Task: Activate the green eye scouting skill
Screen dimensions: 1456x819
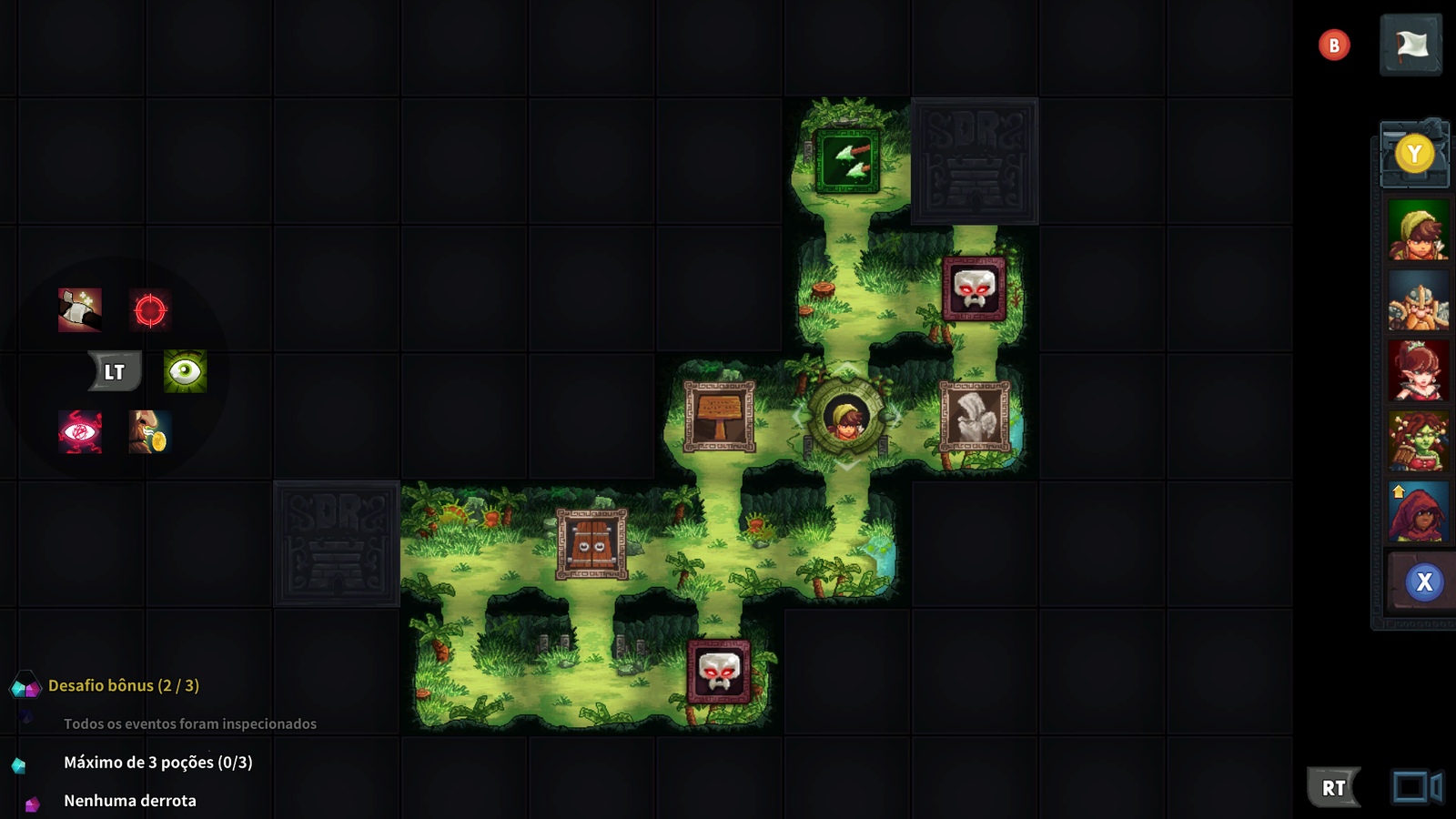Action: pos(185,371)
